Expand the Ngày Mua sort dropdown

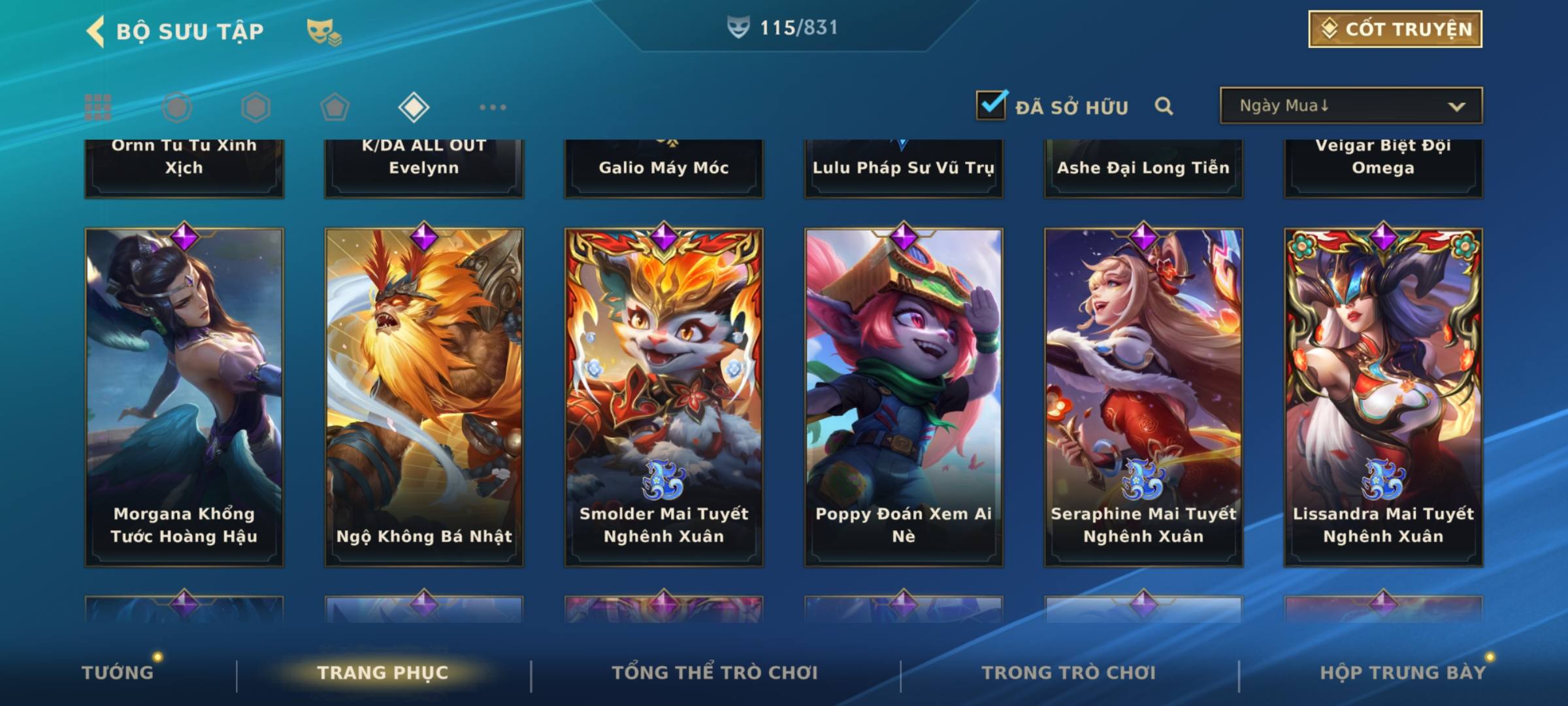(x=1350, y=106)
